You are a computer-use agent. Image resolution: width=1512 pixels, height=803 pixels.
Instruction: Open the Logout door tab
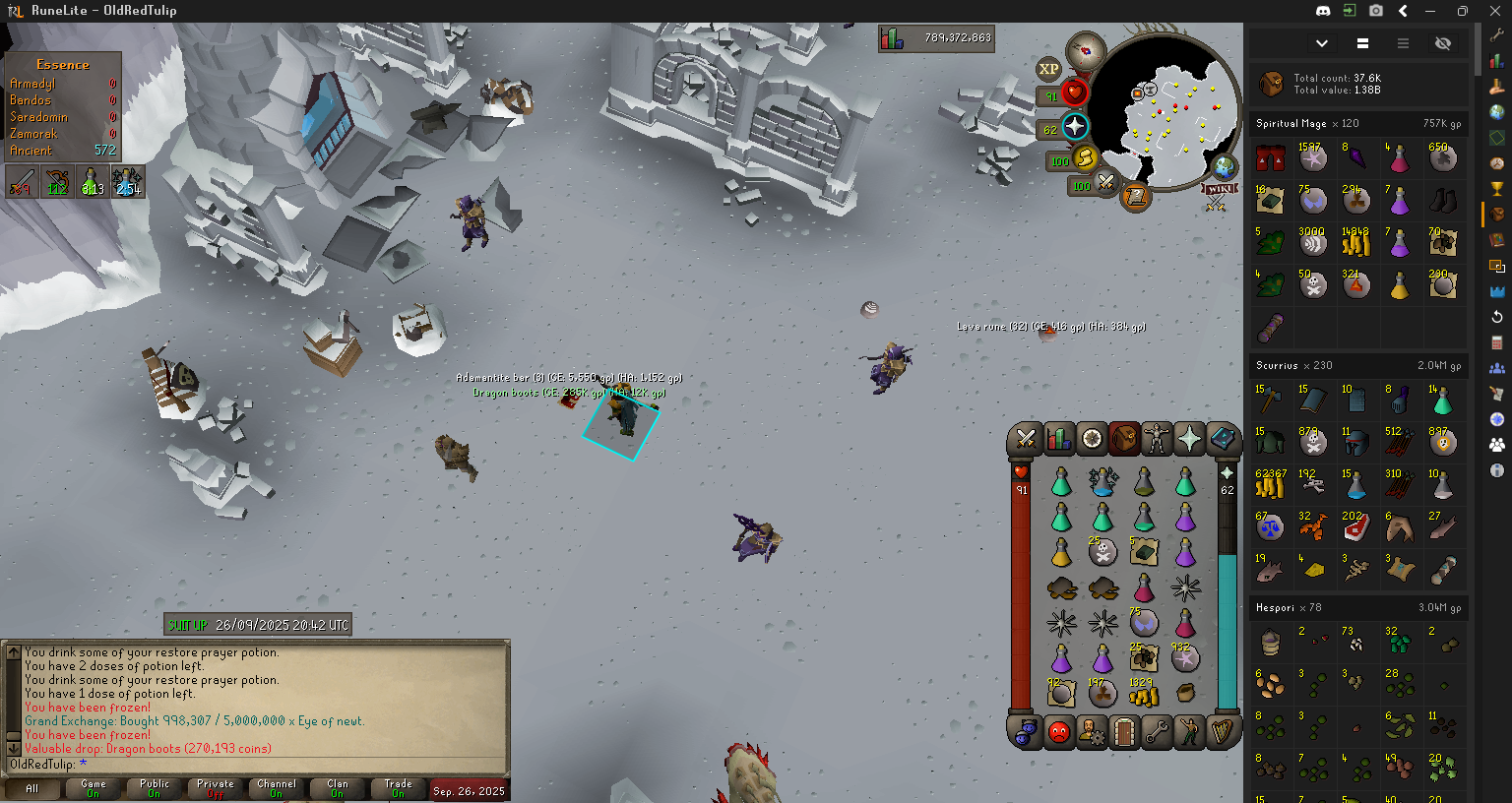[x=1124, y=731]
